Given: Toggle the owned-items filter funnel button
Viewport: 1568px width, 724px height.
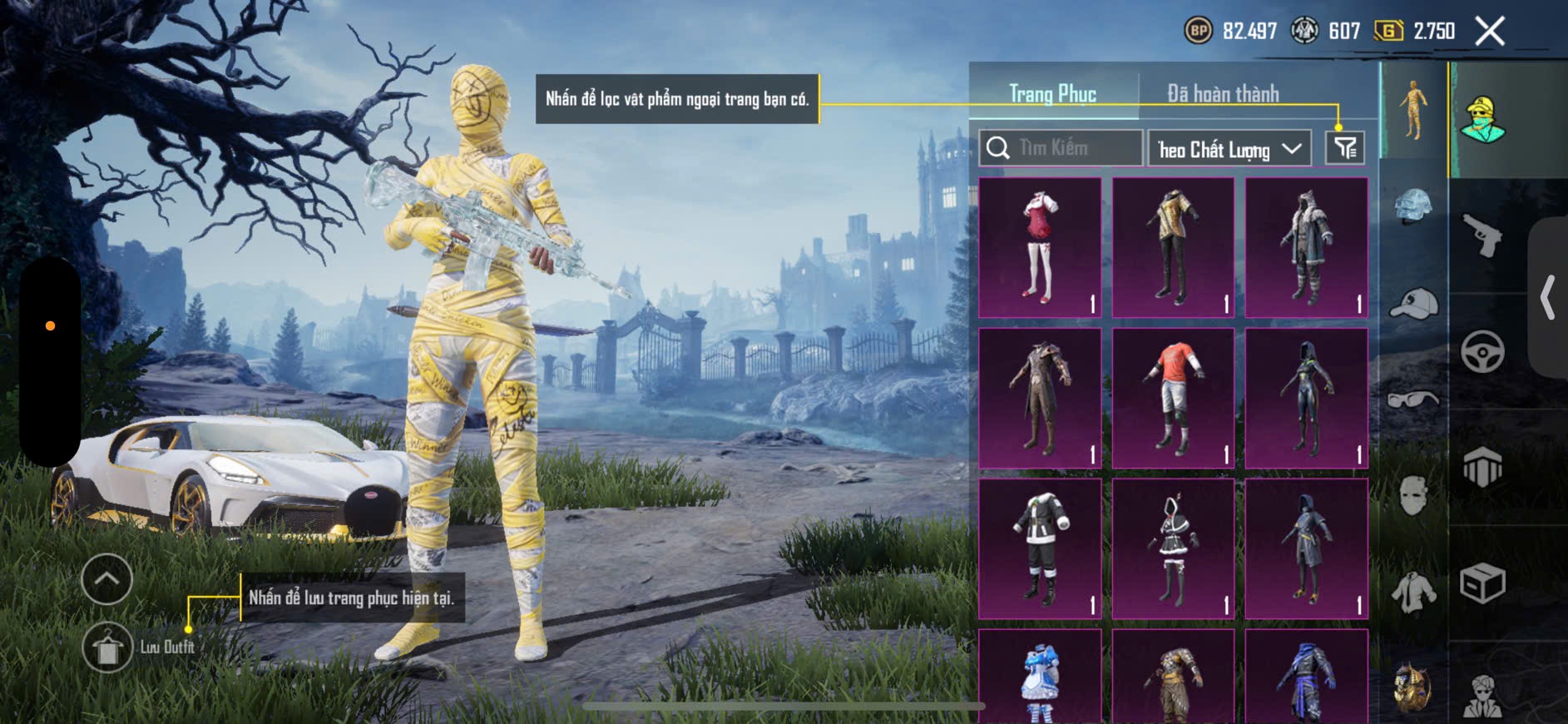Looking at the screenshot, I should [x=1344, y=148].
